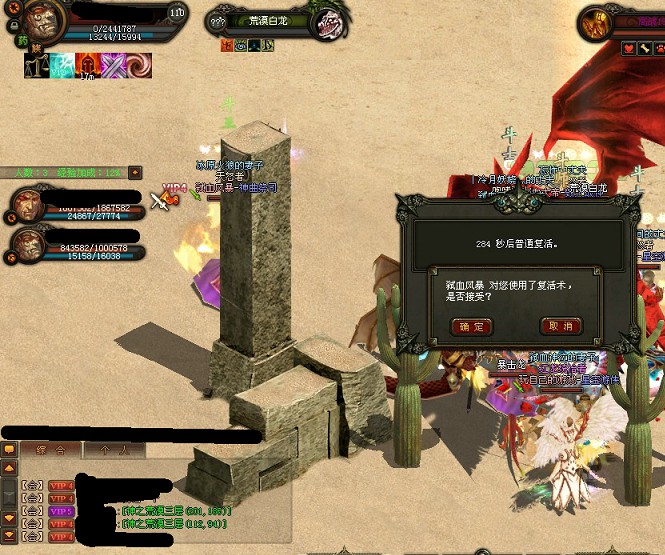665x555 pixels.
Task: Toggle the party panel collapse button
Action: tap(136, 173)
